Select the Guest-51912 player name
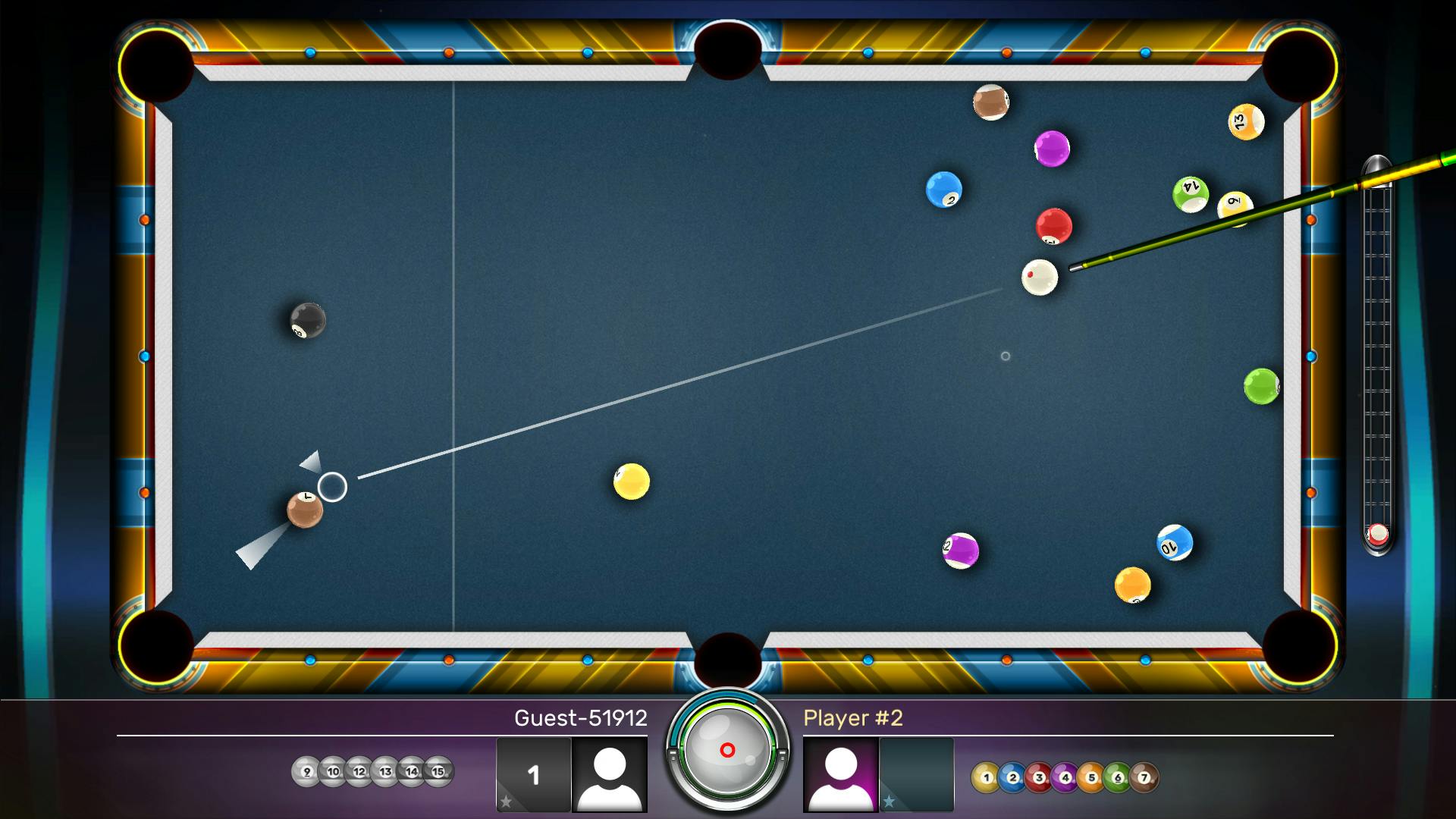 tap(581, 717)
